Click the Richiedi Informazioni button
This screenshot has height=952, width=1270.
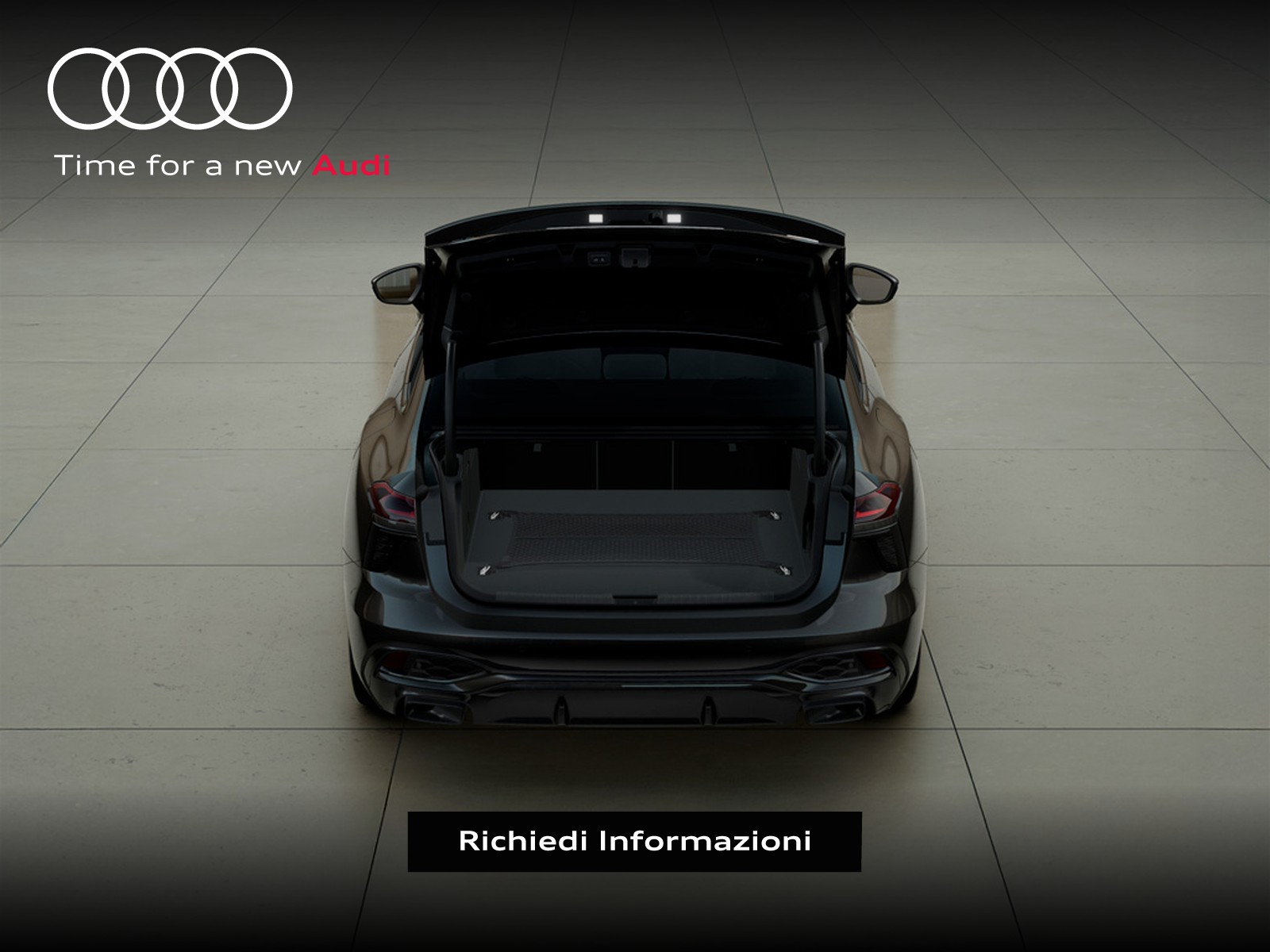[634, 841]
